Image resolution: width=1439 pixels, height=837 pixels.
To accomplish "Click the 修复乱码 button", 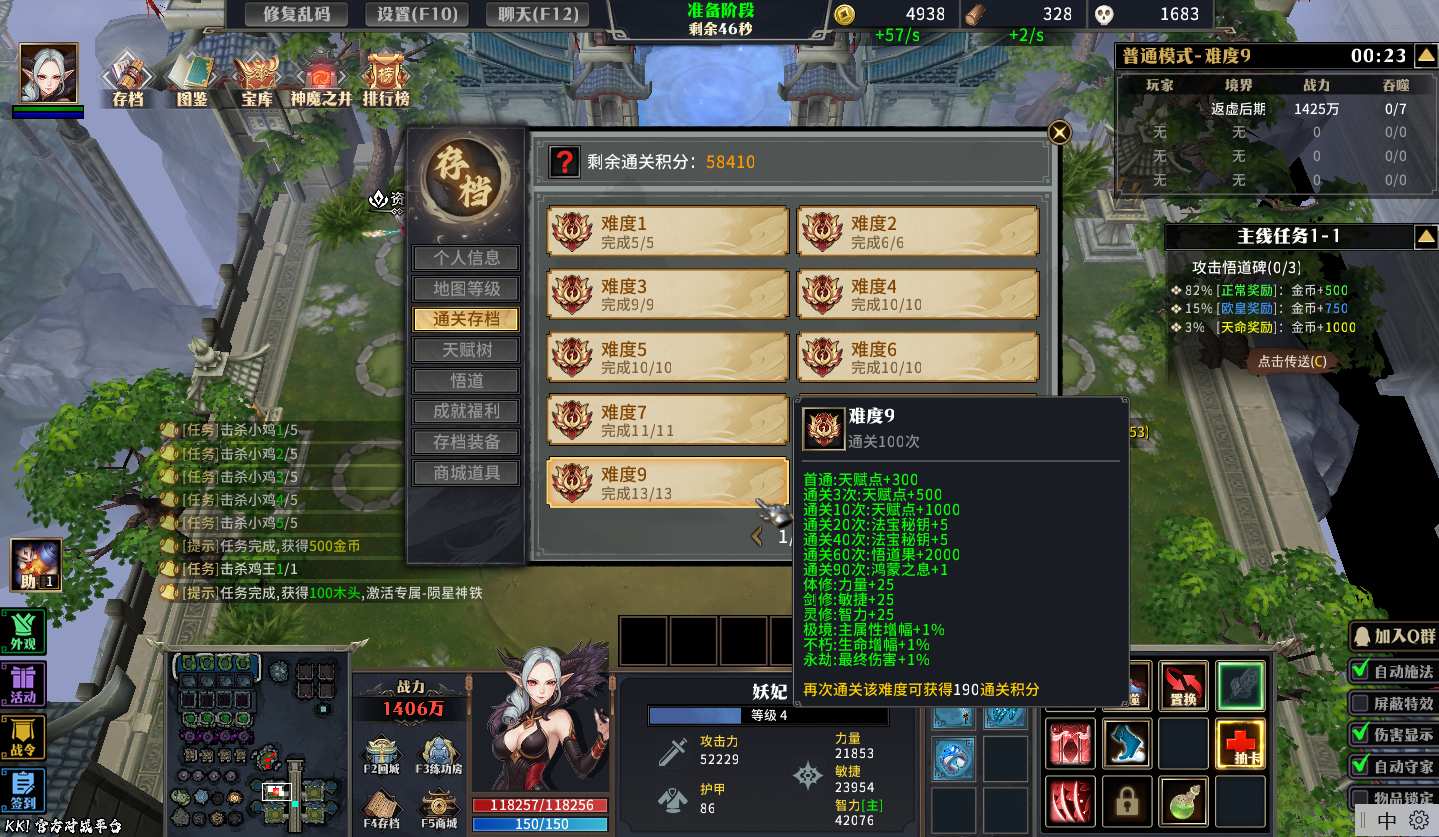I will [x=296, y=14].
